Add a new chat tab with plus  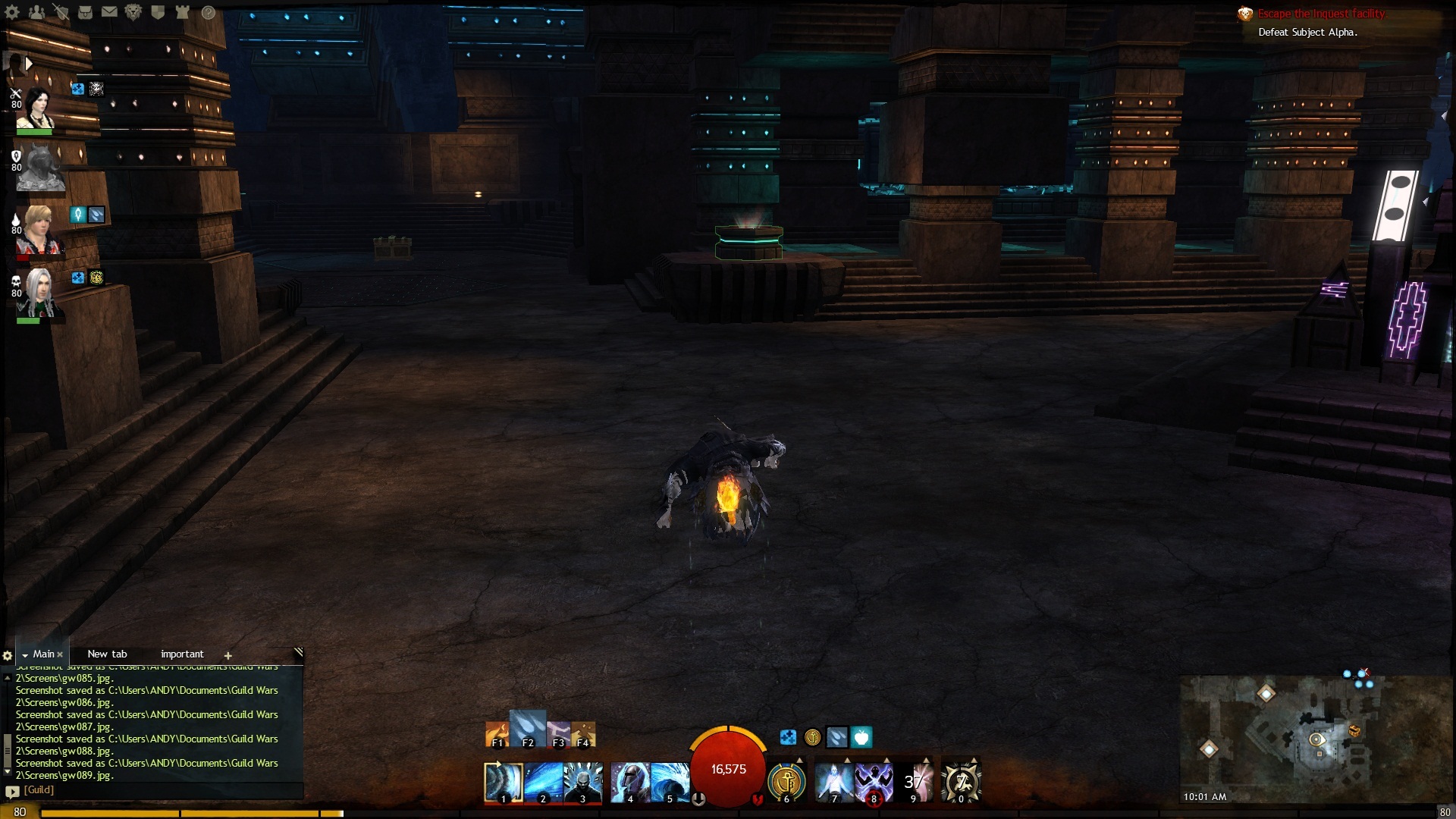tap(227, 655)
